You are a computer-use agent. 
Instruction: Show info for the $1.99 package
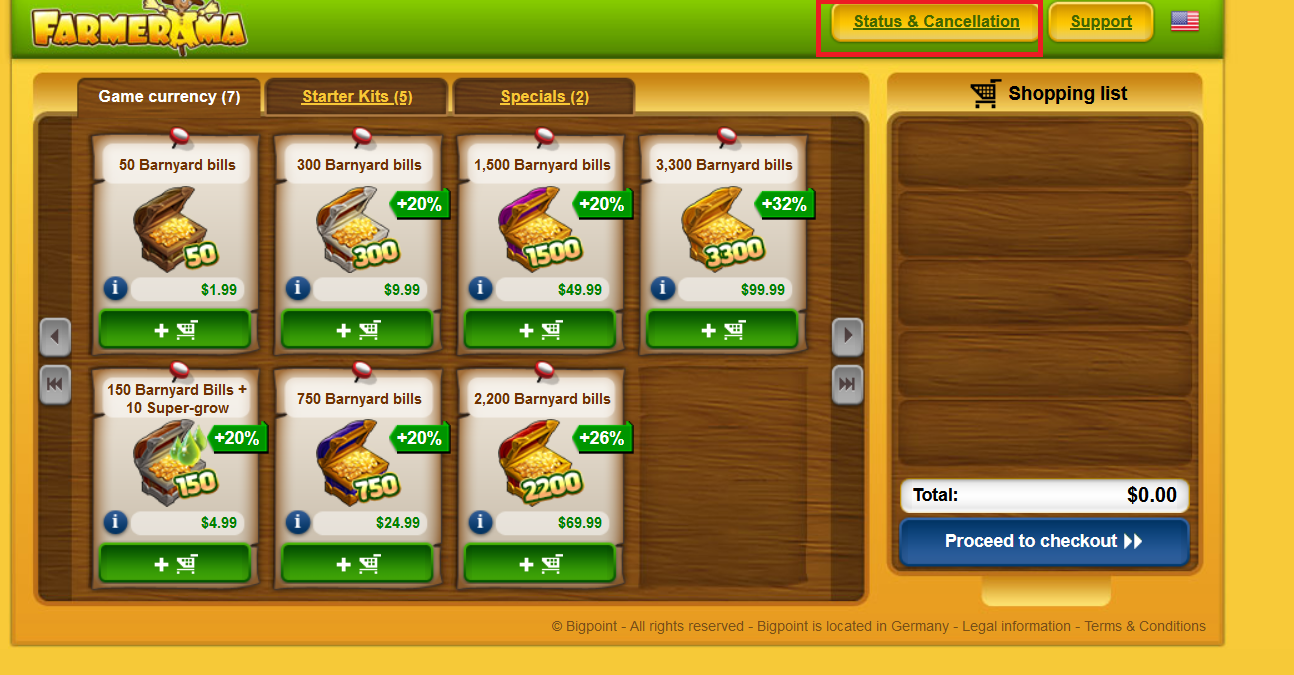[115, 289]
